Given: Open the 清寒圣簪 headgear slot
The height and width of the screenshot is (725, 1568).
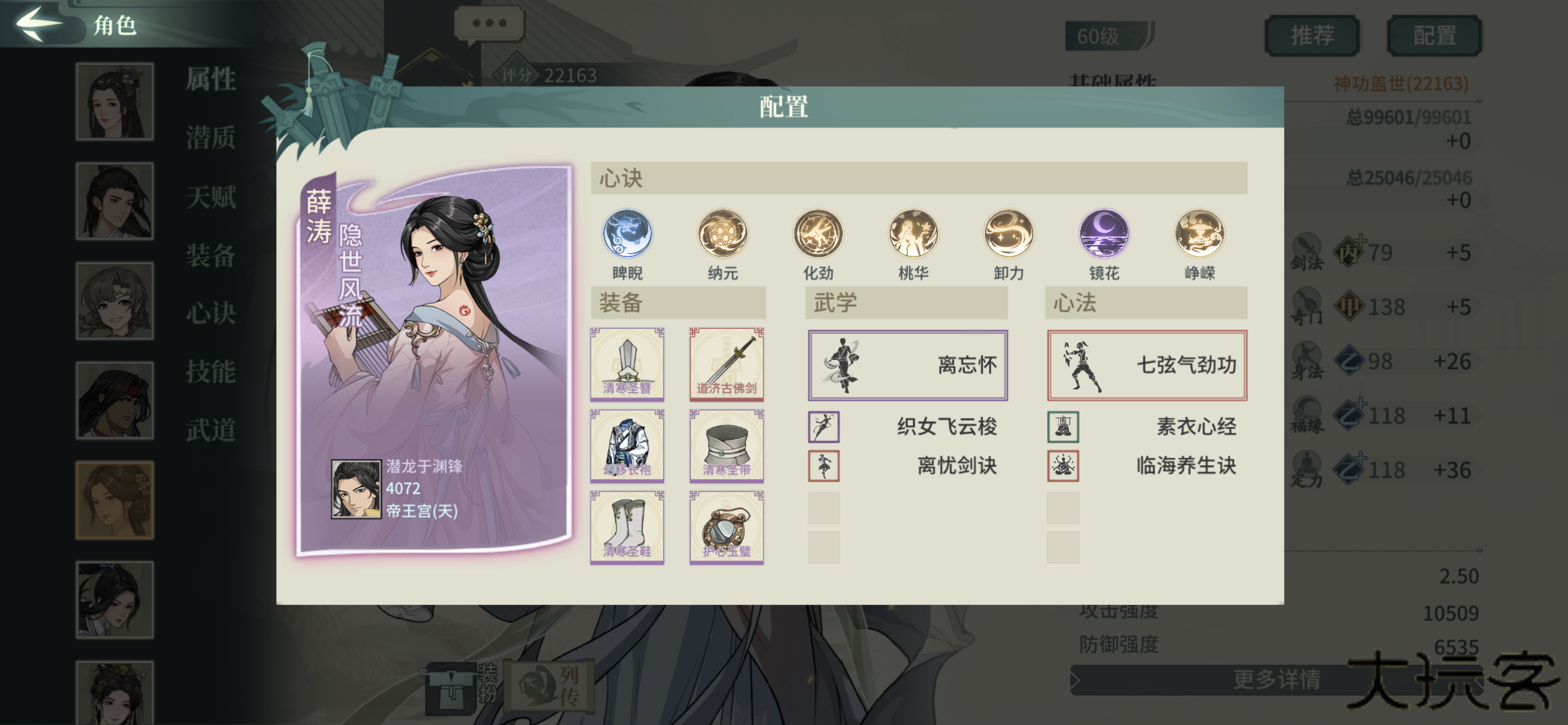Looking at the screenshot, I should 628,364.
